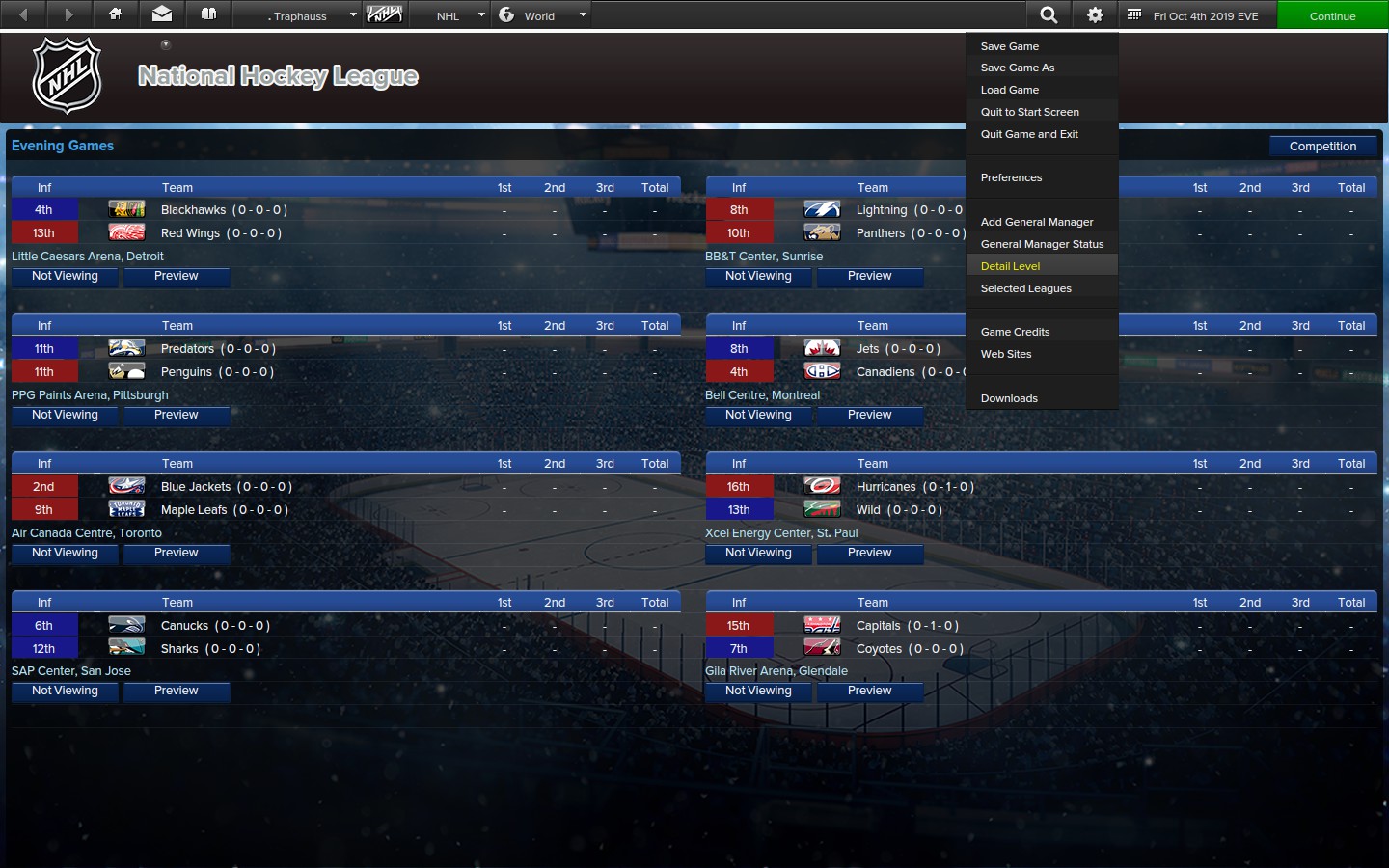This screenshot has width=1389, height=868.
Task: Click the home icon in the toolbar
Action: tap(115, 14)
